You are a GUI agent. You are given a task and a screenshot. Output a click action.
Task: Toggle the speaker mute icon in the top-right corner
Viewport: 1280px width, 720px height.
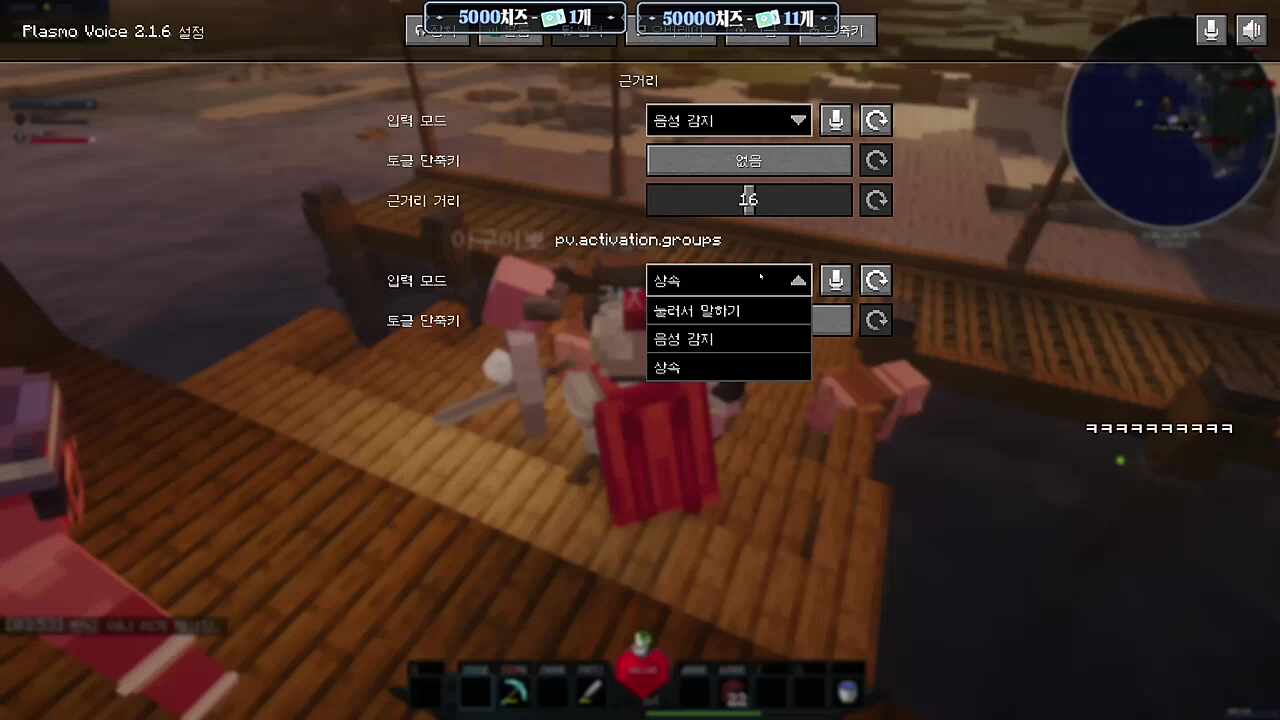pyautogui.click(x=1251, y=30)
